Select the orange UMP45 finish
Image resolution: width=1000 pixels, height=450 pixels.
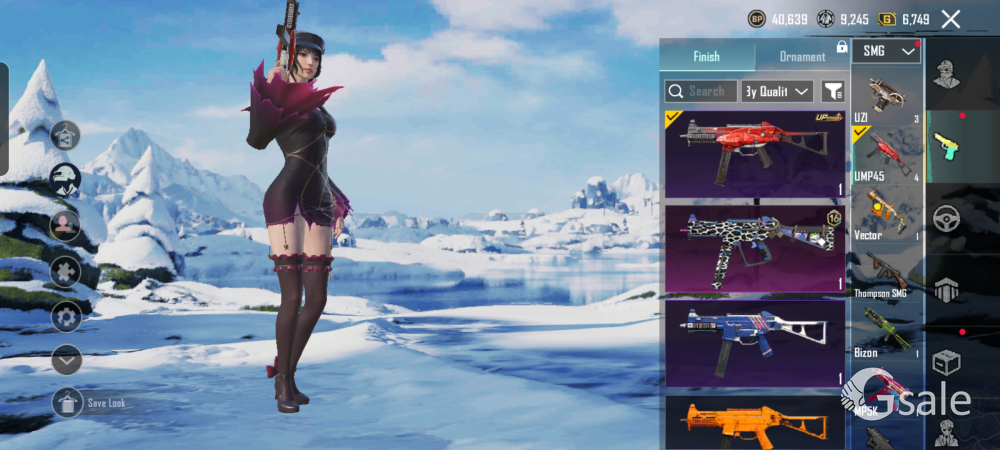tap(756, 423)
